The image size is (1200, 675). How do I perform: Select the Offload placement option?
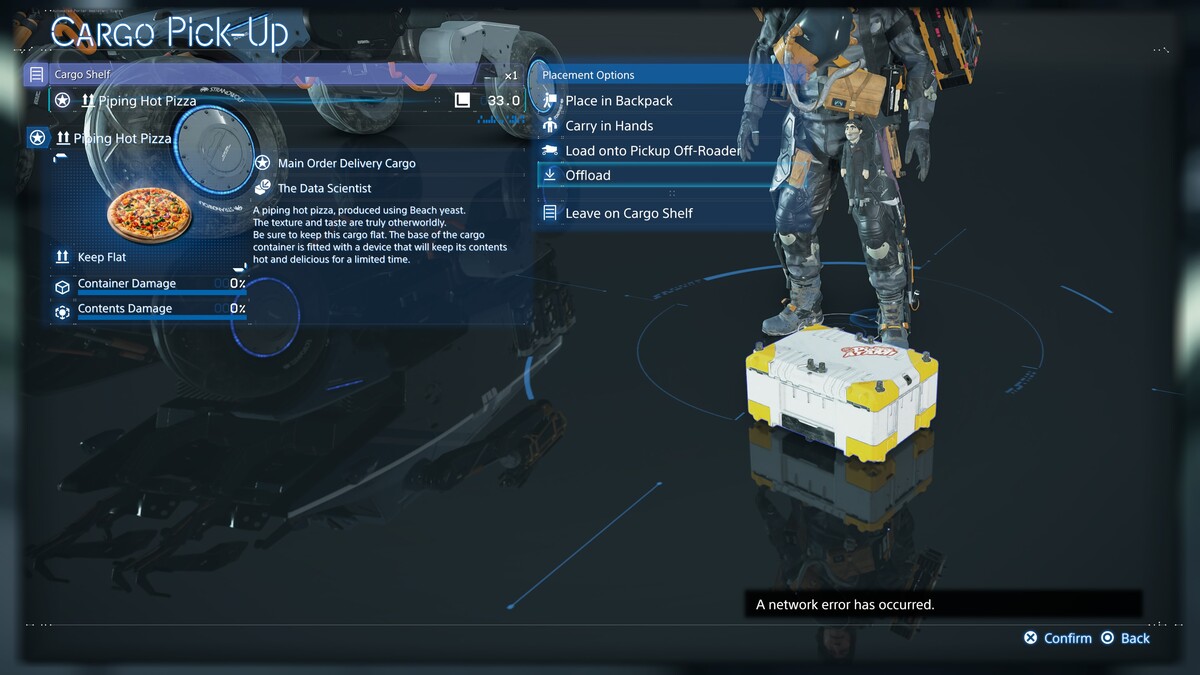click(588, 175)
